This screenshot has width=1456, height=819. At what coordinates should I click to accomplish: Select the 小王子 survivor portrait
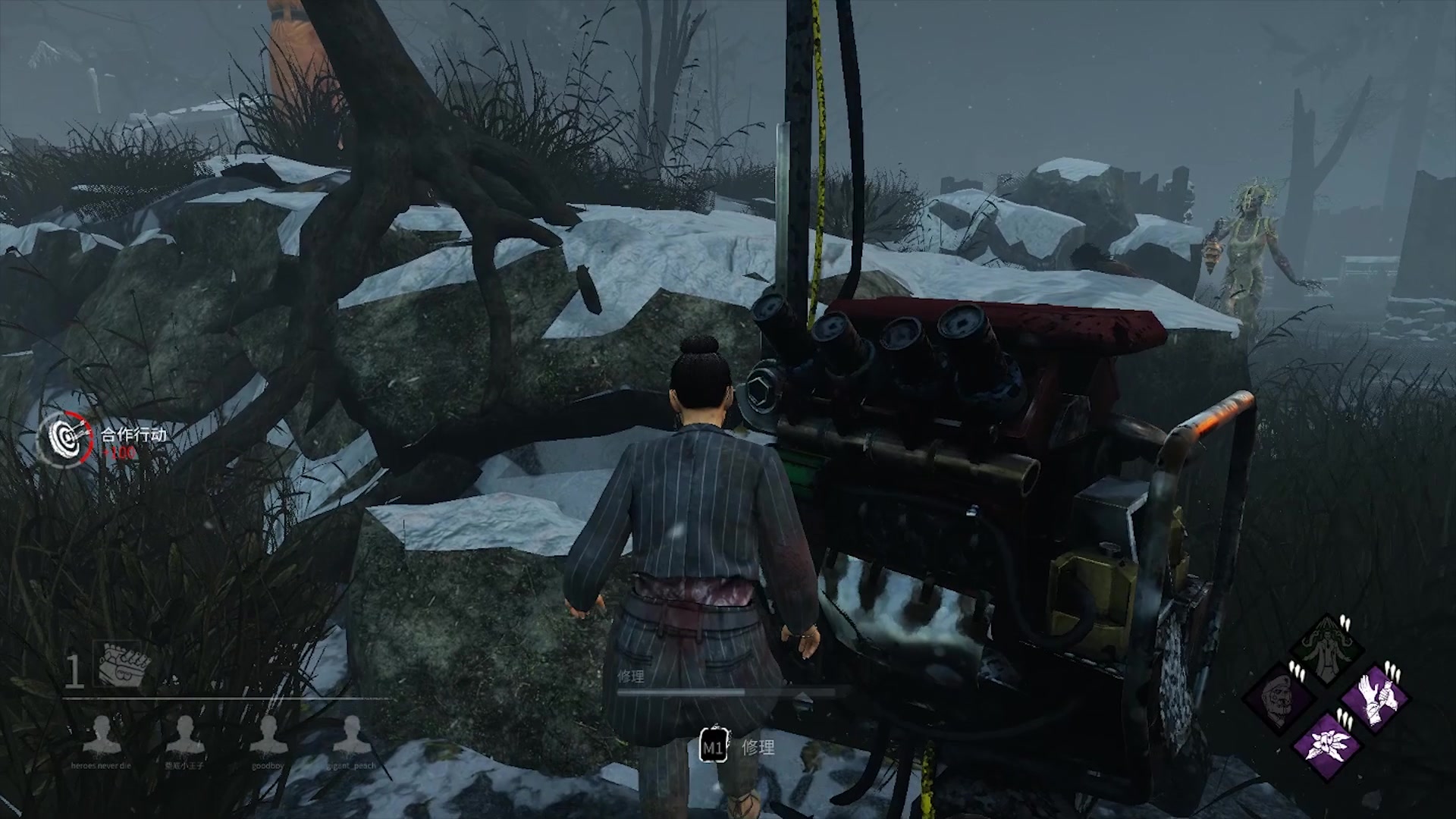185,734
